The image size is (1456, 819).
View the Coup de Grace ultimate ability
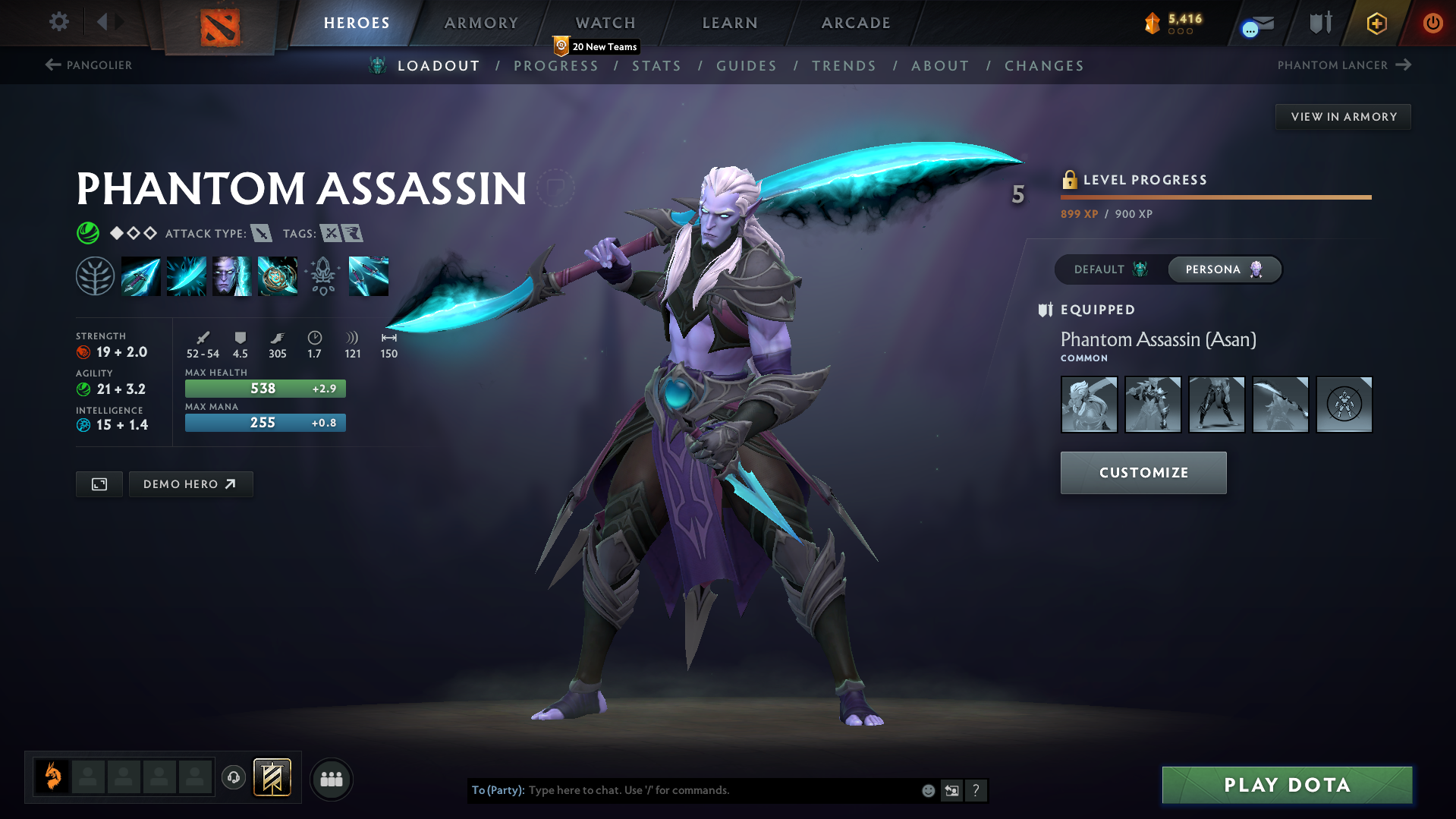point(278,276)
